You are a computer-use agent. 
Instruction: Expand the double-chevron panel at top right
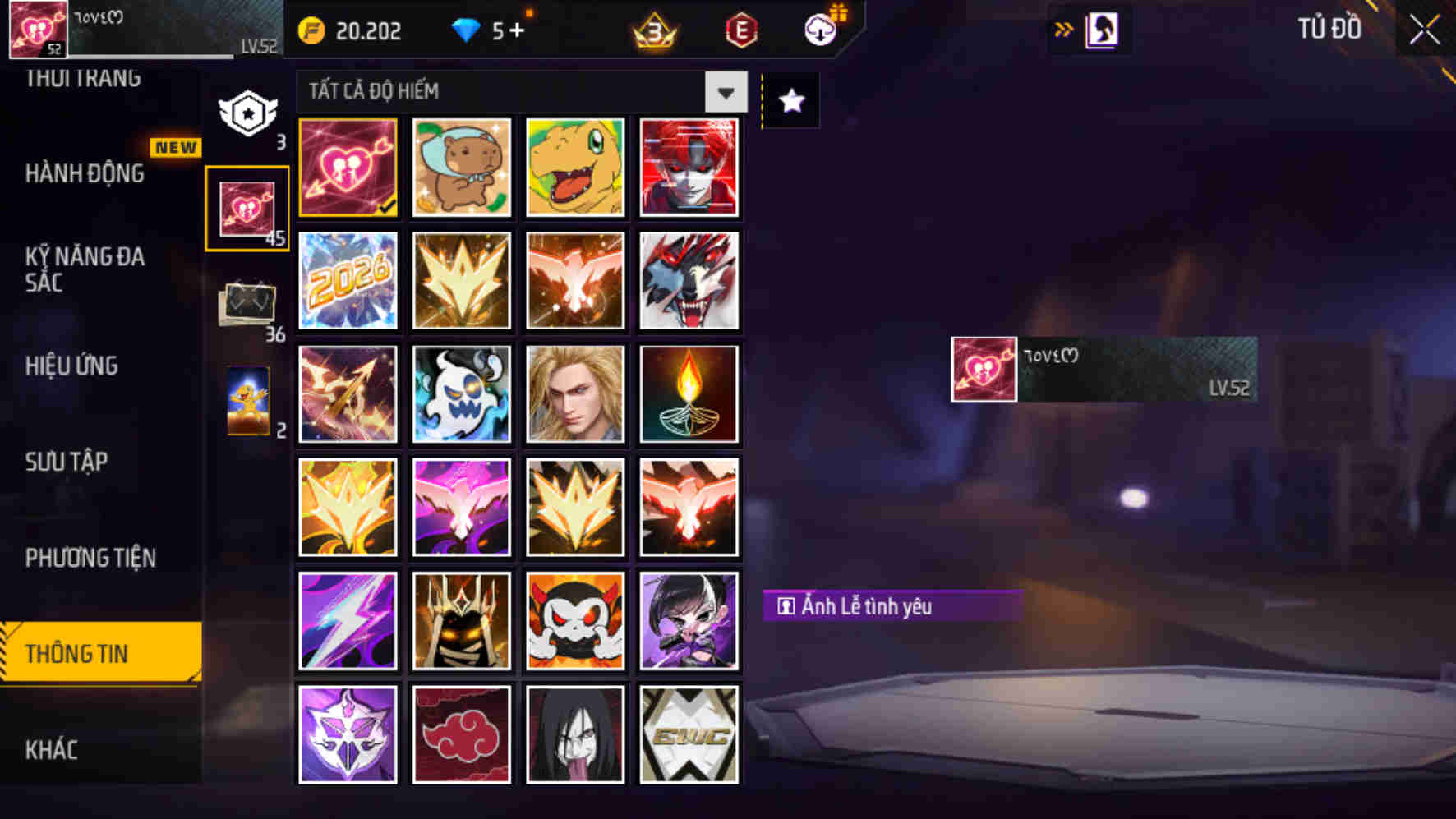1065,28
